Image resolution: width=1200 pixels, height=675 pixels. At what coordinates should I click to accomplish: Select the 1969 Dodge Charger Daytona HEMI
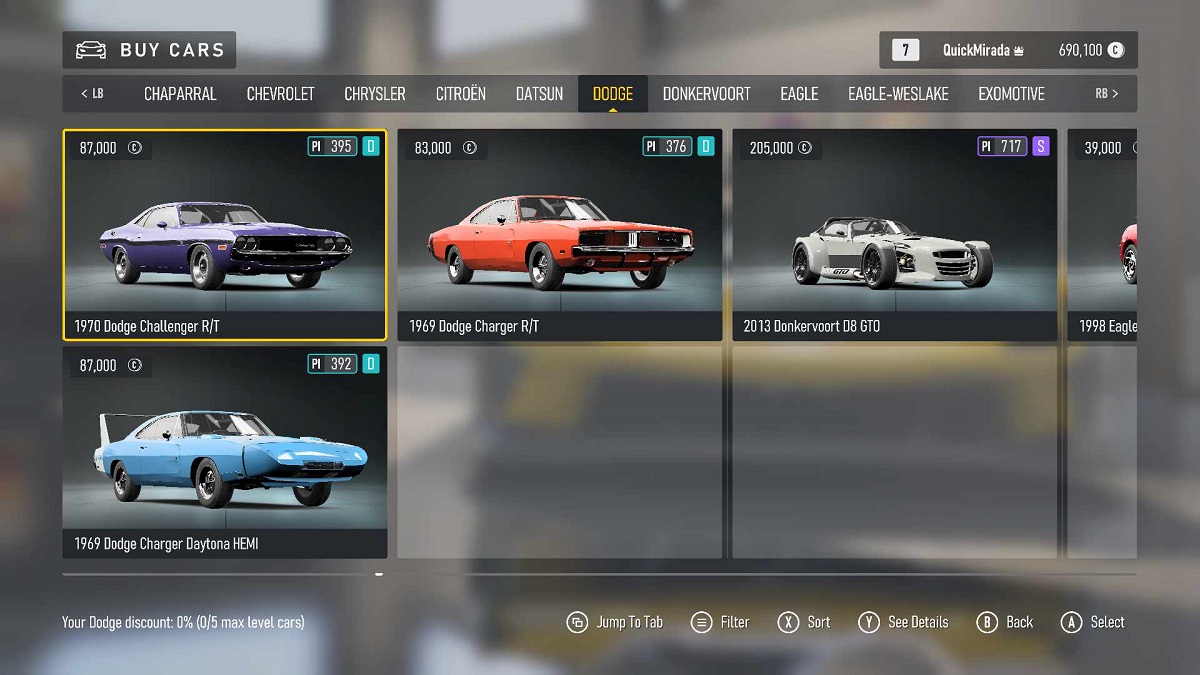pos(225,453)
